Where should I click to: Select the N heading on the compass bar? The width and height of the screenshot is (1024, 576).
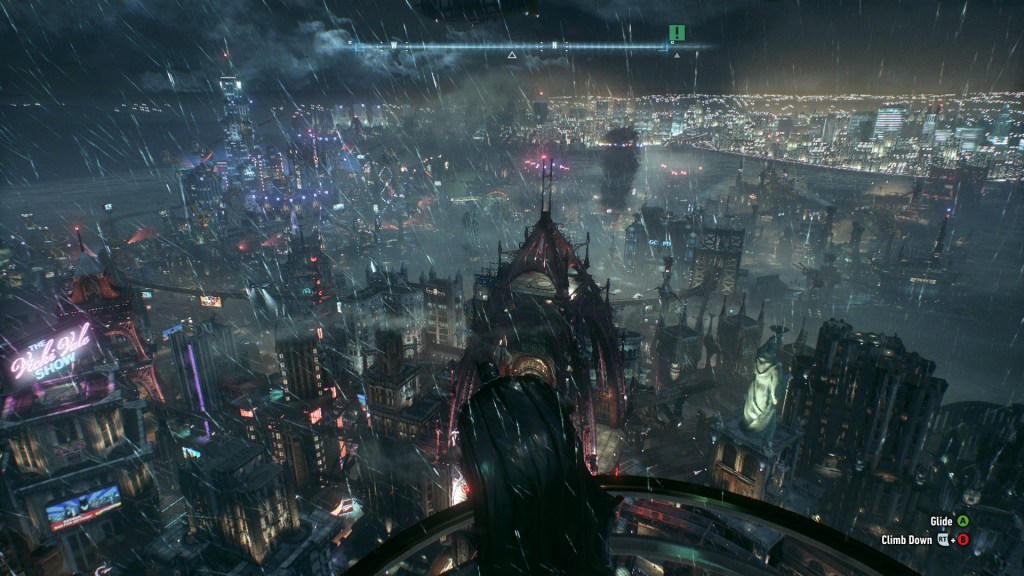tap(554, 46)
